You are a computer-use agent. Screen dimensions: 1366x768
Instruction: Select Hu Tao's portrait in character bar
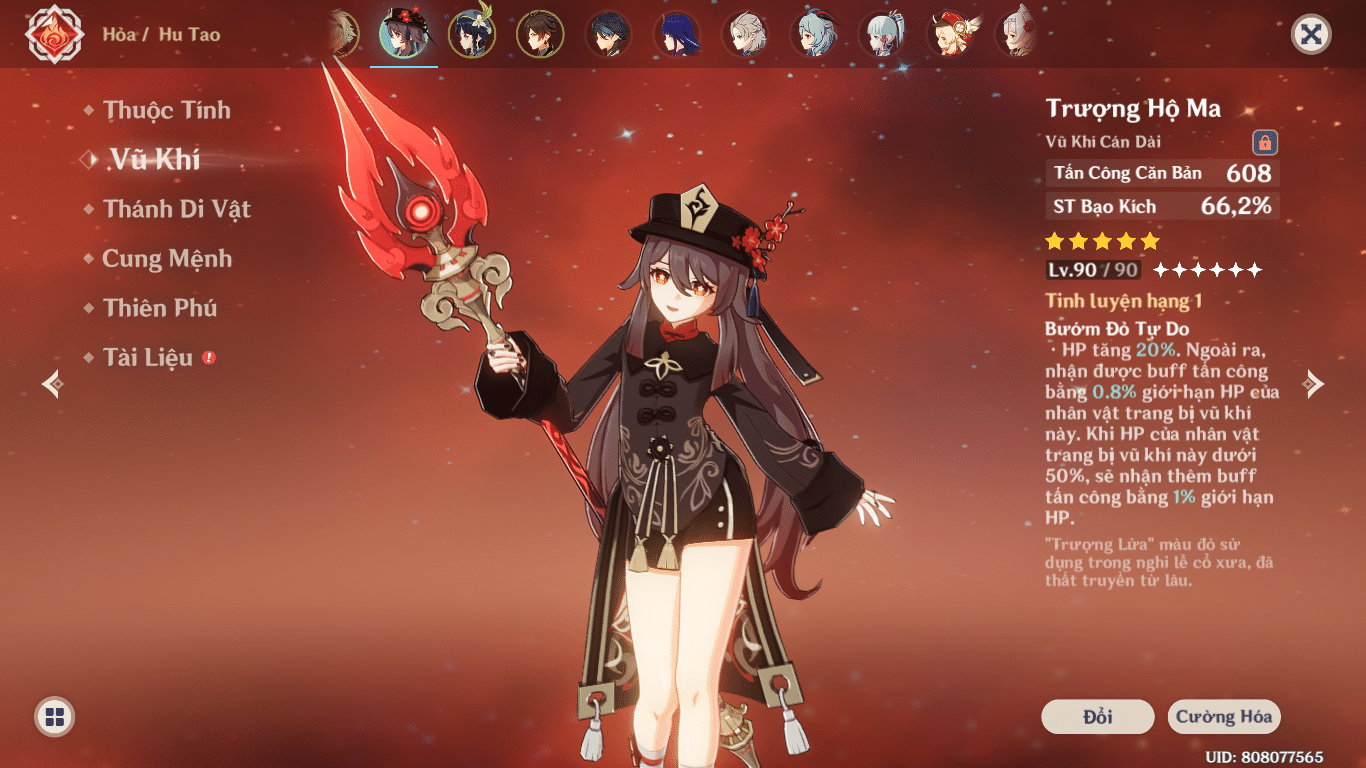click(x=404, y=34)
